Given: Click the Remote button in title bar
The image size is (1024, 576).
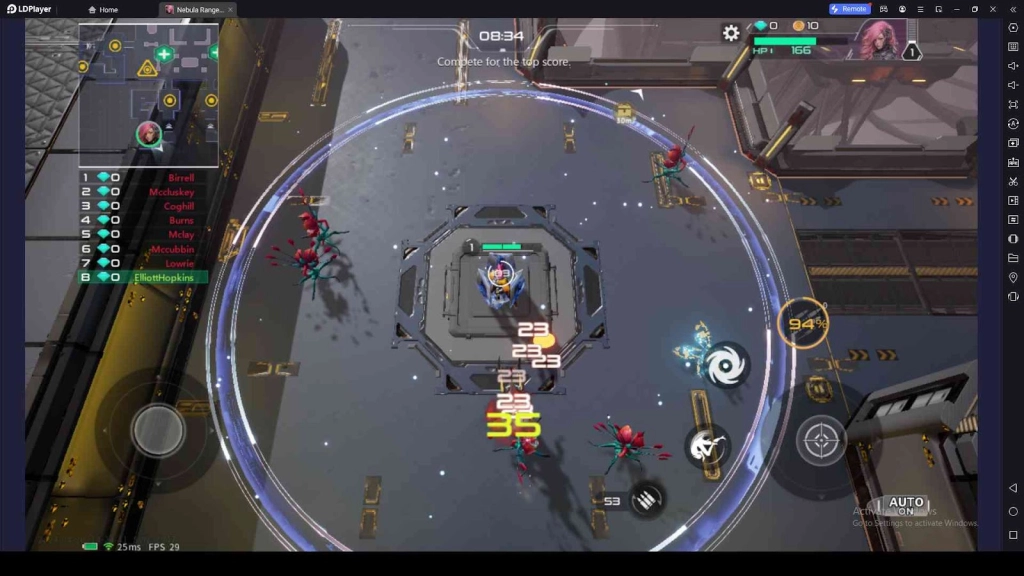Looking at the screenshot, I should coord(849,9).
